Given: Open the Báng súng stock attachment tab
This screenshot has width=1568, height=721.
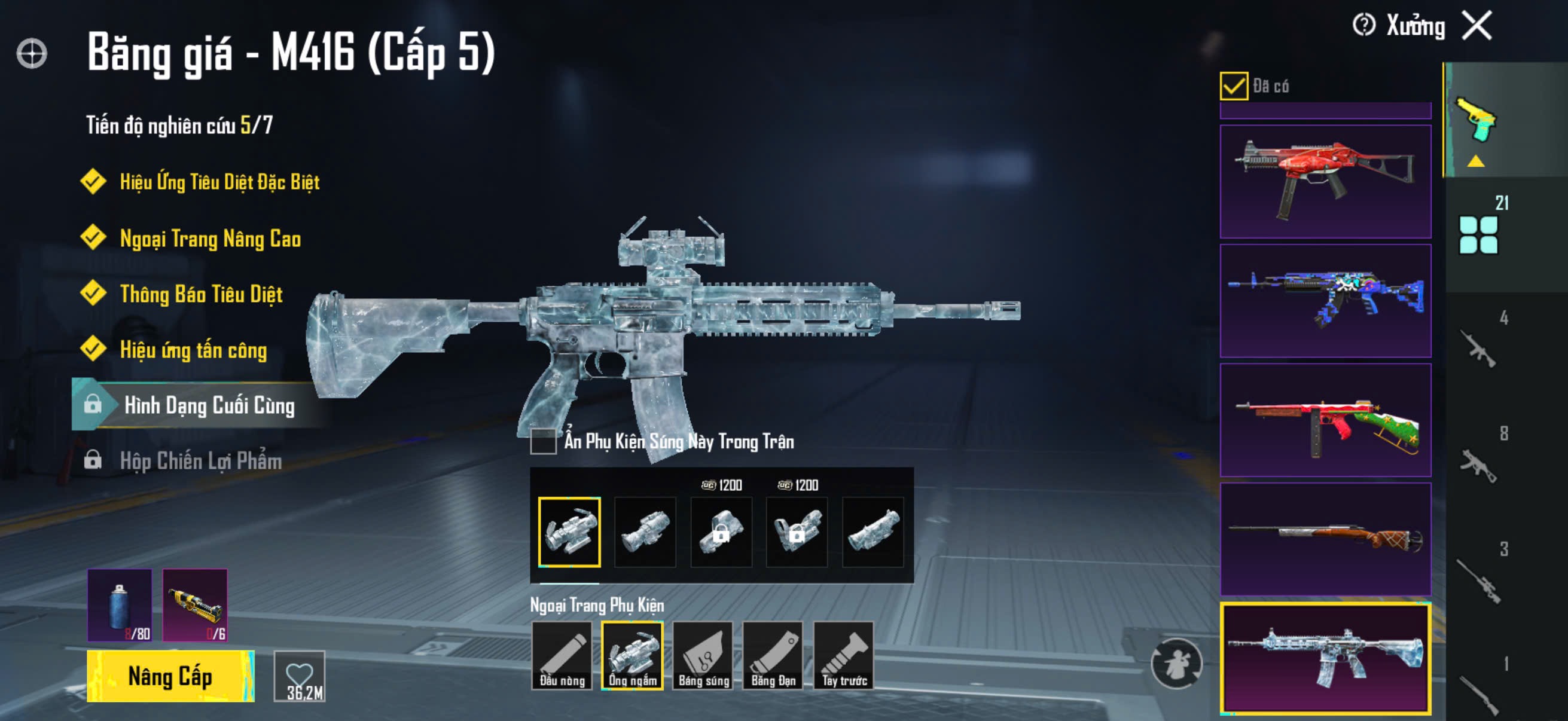Looking at the screenshot, I should 703,655.
